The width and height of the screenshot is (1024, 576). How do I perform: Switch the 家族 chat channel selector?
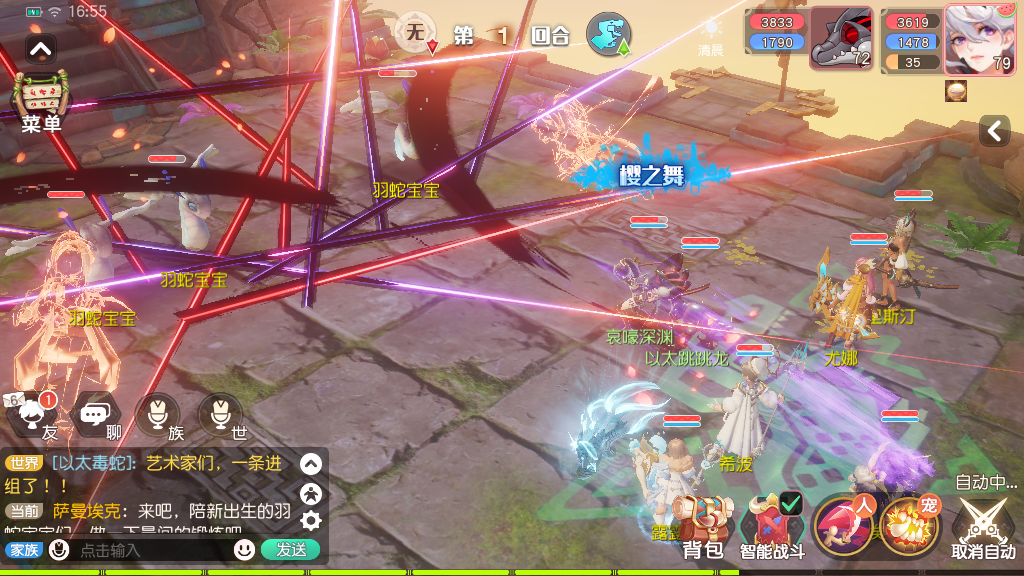[24, 550]
